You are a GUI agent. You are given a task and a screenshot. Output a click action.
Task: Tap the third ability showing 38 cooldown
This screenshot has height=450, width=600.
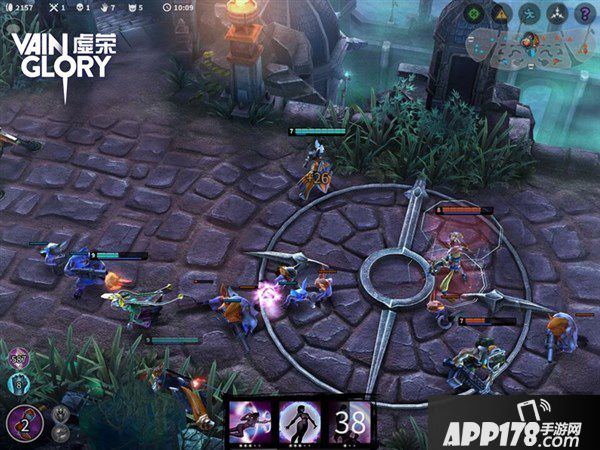[351, 423]
